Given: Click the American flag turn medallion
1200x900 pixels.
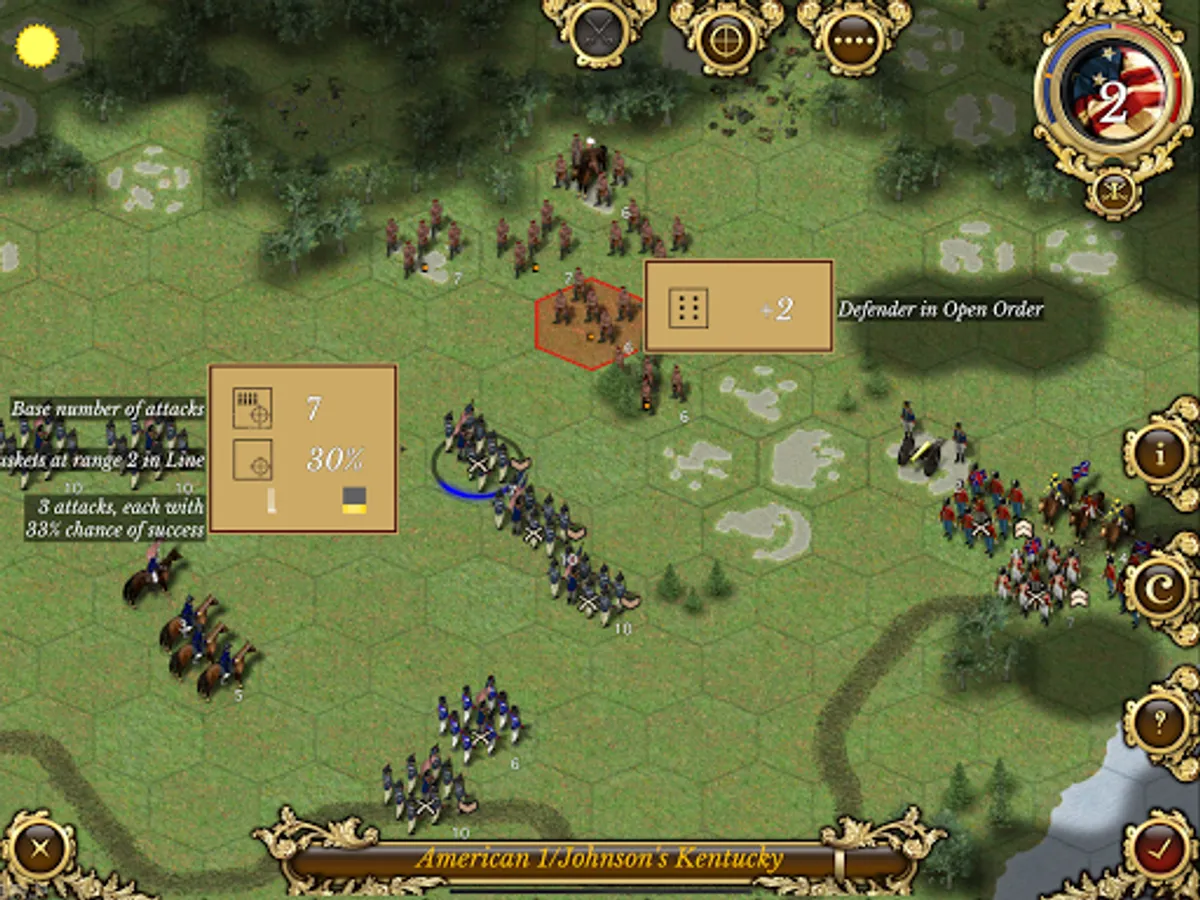Looking at the screenshot, I should [x=1113, y=100].
